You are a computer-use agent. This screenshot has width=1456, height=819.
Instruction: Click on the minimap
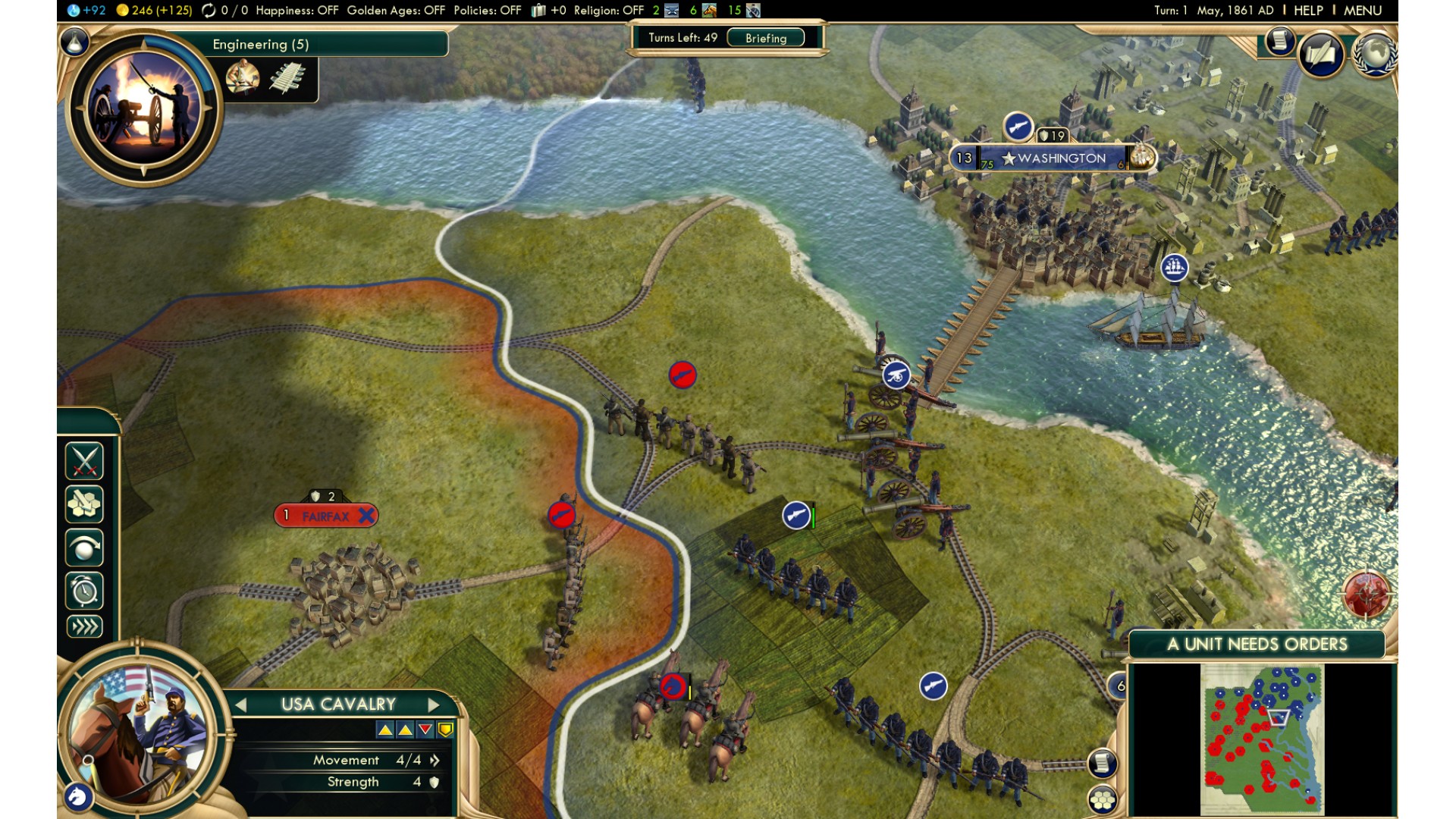[x=1262, y=739]
